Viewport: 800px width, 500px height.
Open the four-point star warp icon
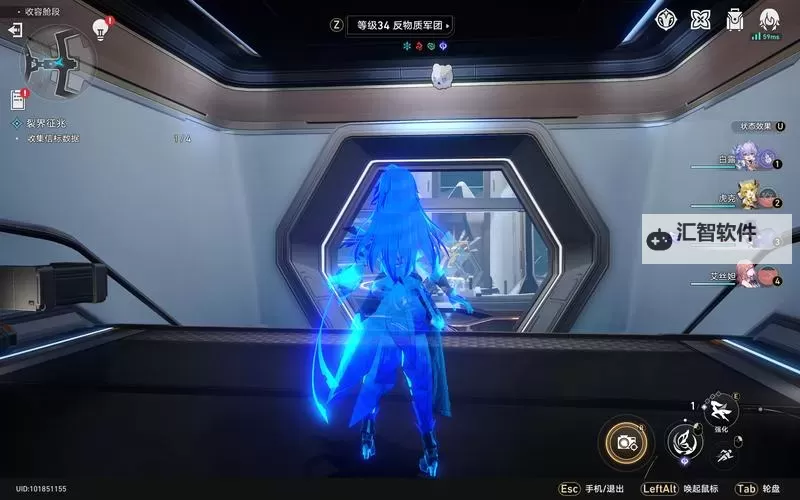click(701, 20)
